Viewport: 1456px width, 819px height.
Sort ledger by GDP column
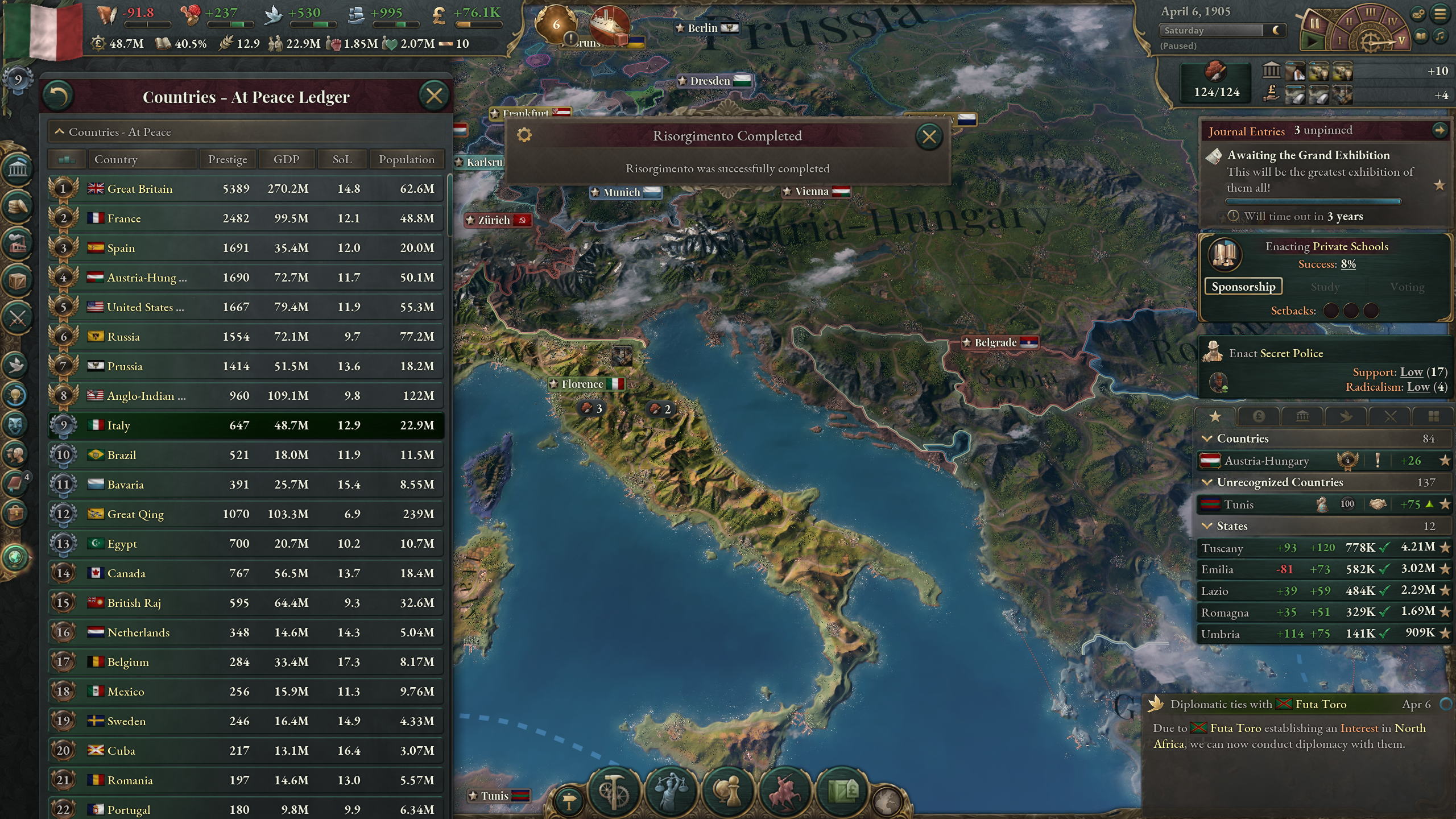point(286,159)
